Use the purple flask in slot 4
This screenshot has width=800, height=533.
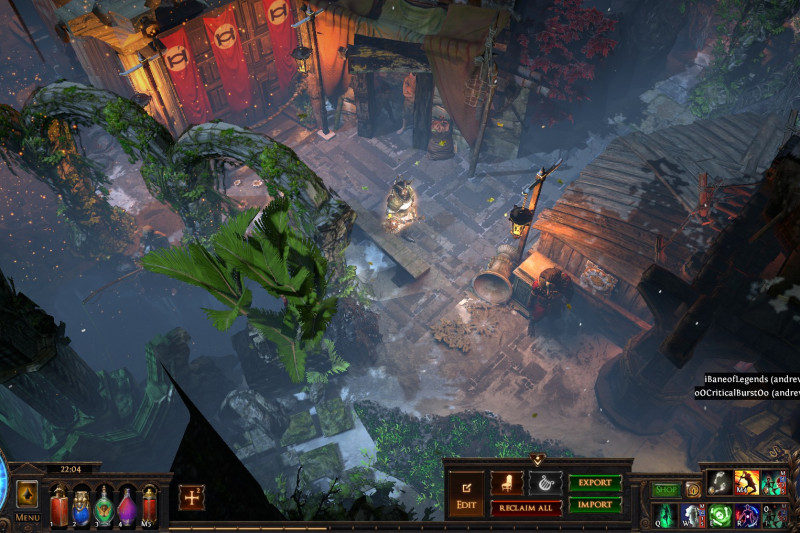(x=127, y=505)
